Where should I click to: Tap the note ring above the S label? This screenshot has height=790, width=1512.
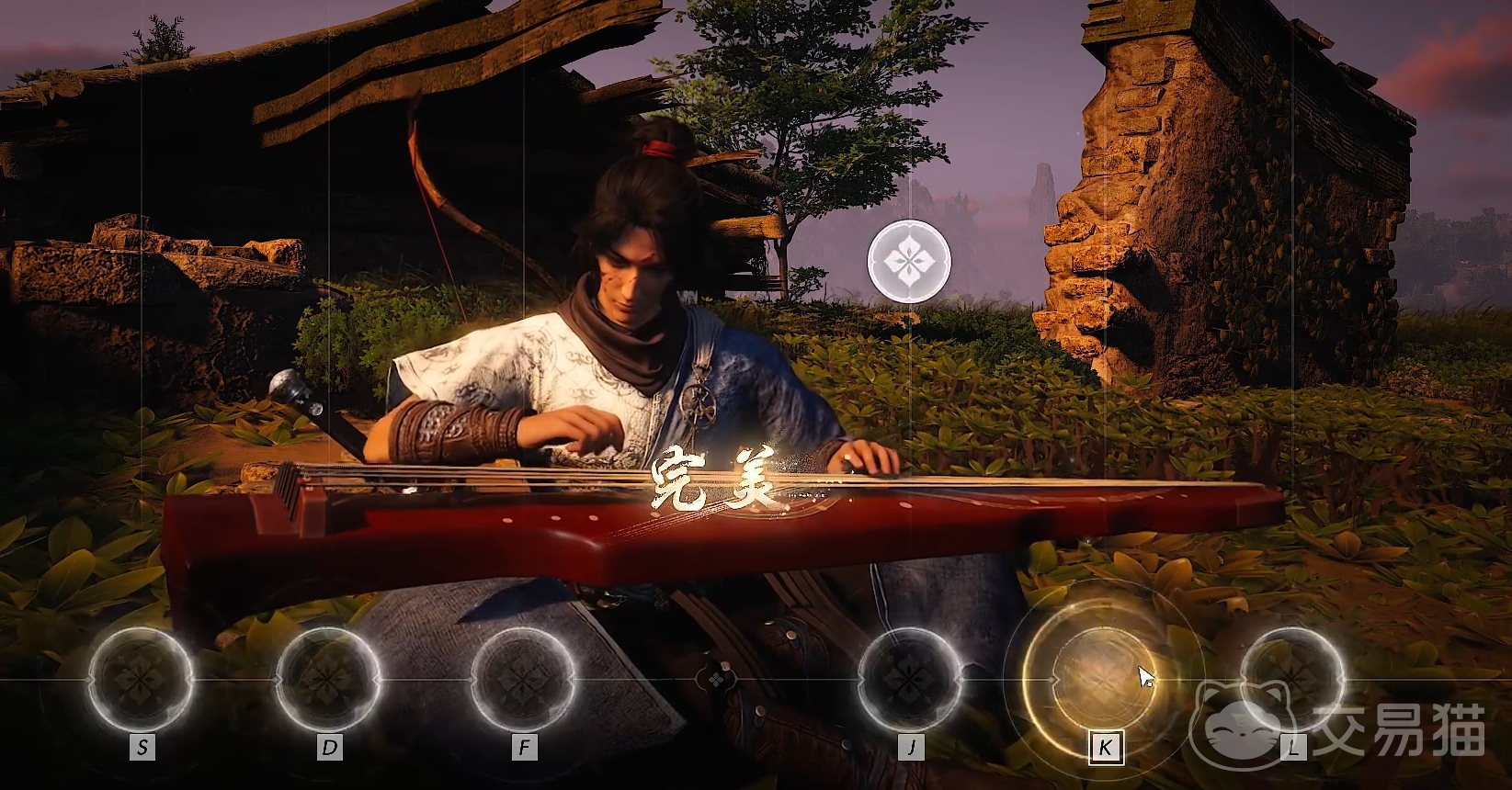click(x=141, y=678)
